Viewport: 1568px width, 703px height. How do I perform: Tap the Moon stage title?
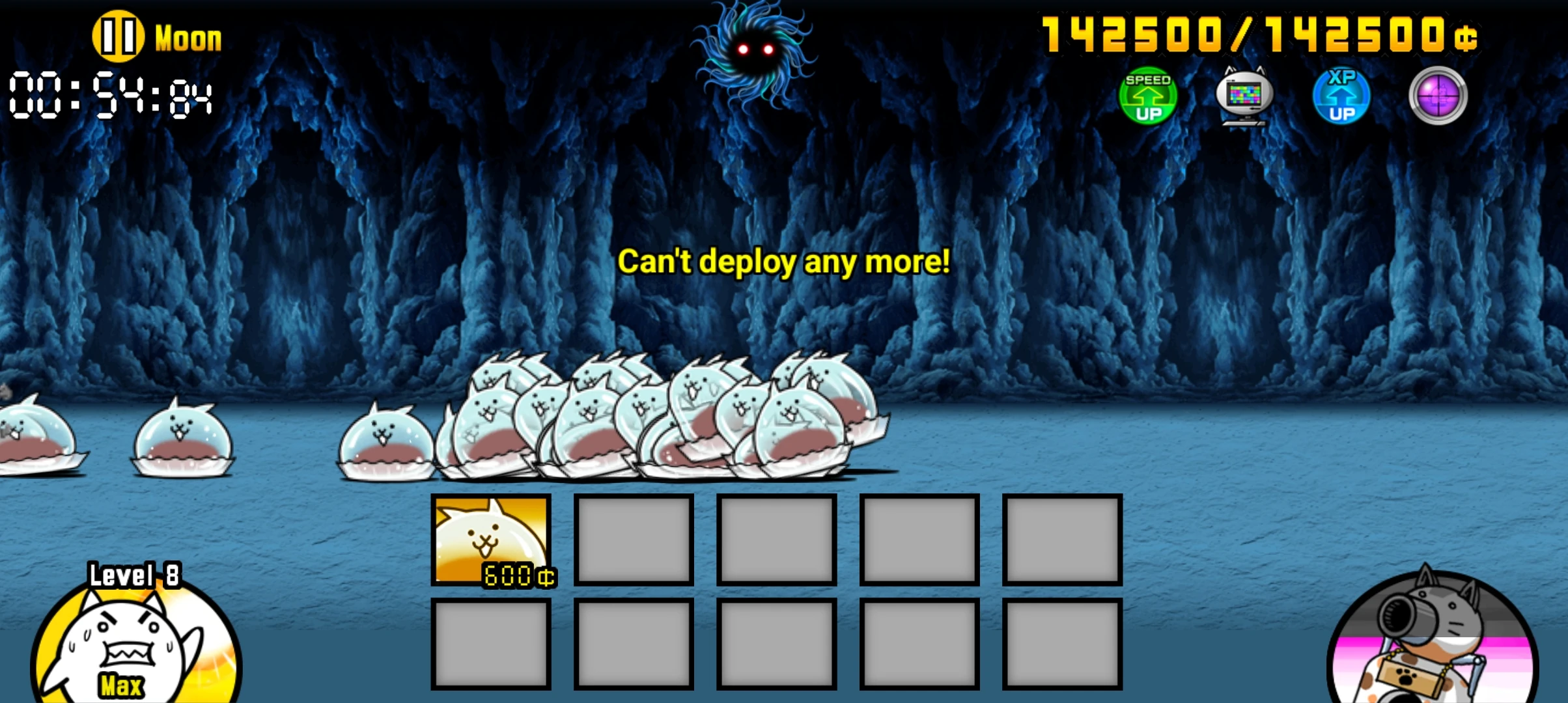[x=187, y=38]
